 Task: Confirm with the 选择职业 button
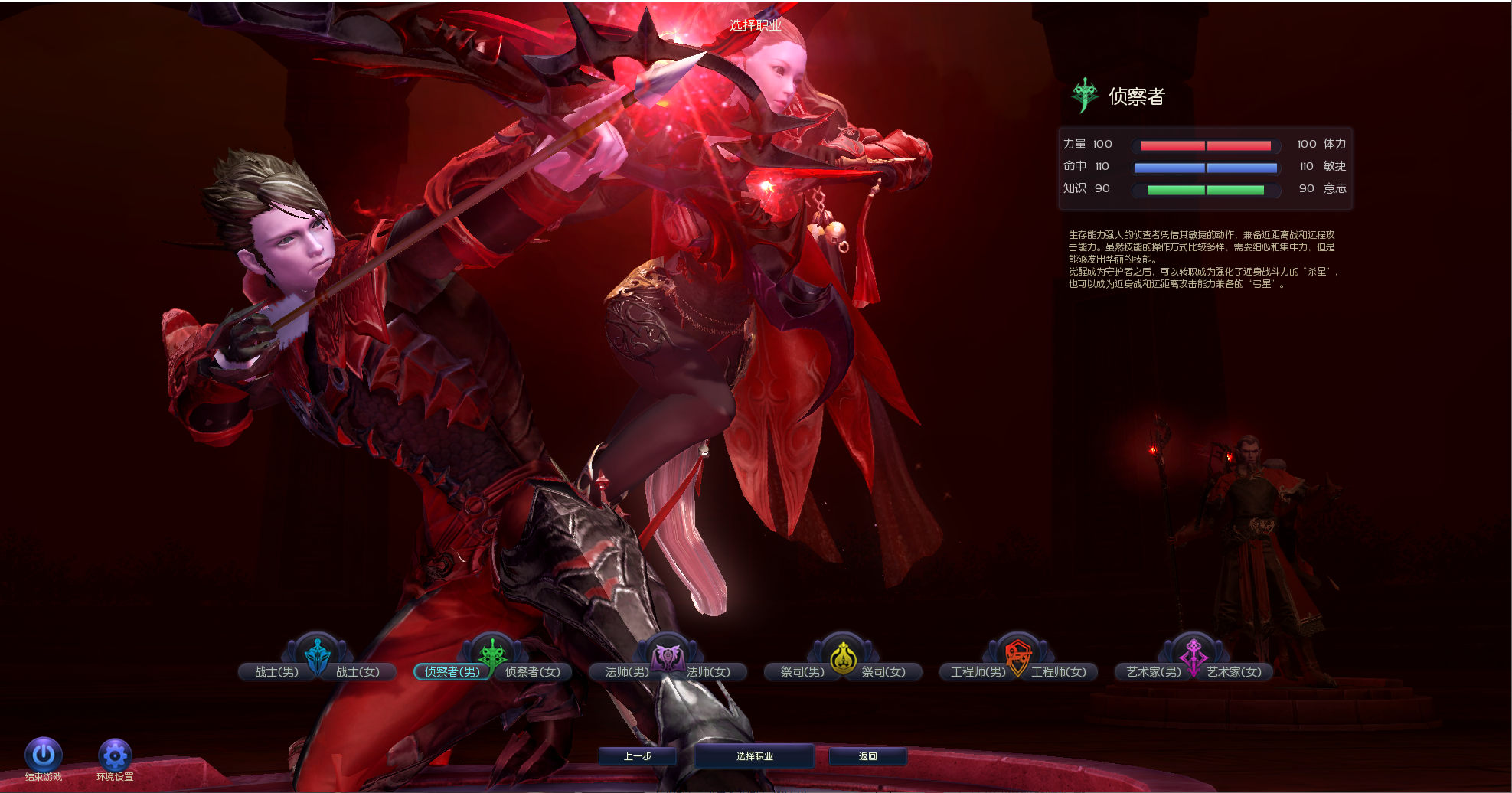click(754, 756)
